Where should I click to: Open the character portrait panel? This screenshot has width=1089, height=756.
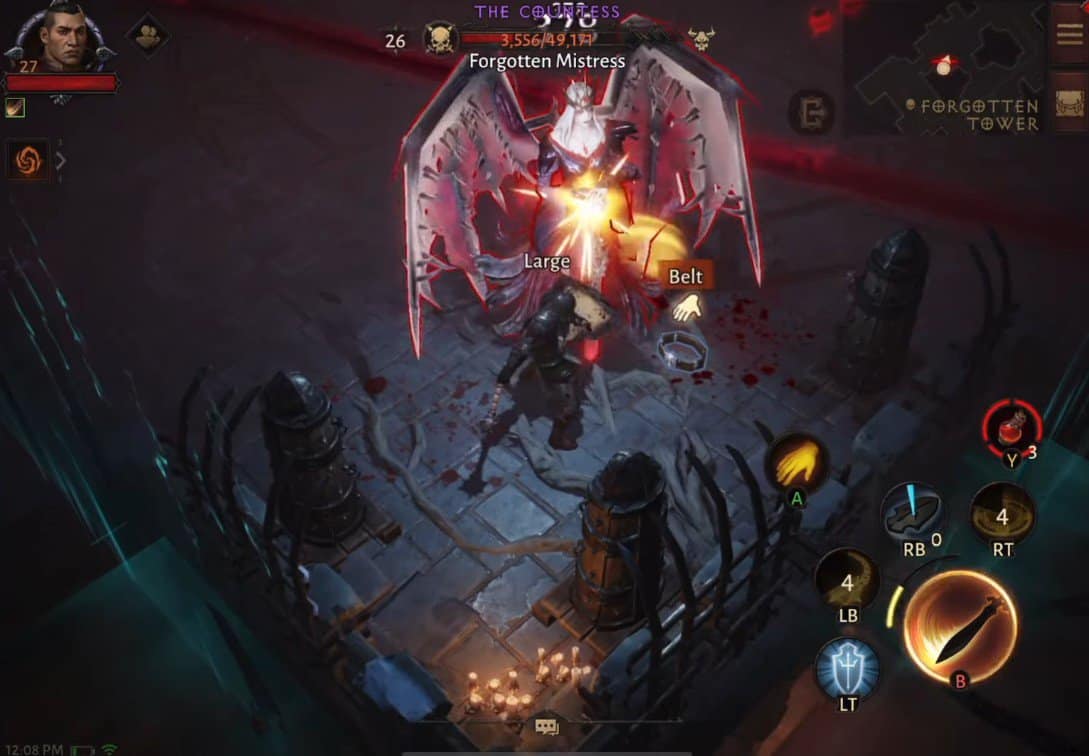point(62,40)
